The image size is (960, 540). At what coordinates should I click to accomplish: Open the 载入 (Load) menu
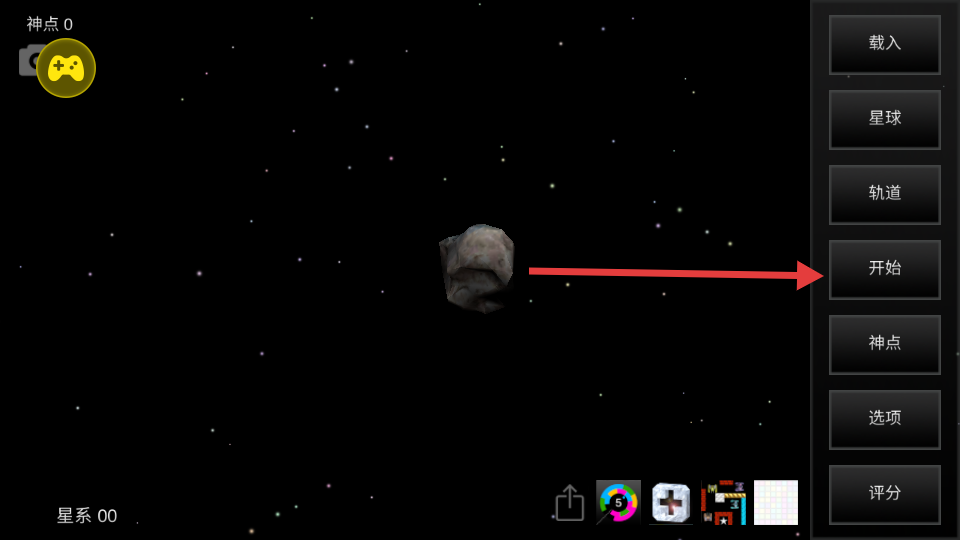(x=884, y=44)
